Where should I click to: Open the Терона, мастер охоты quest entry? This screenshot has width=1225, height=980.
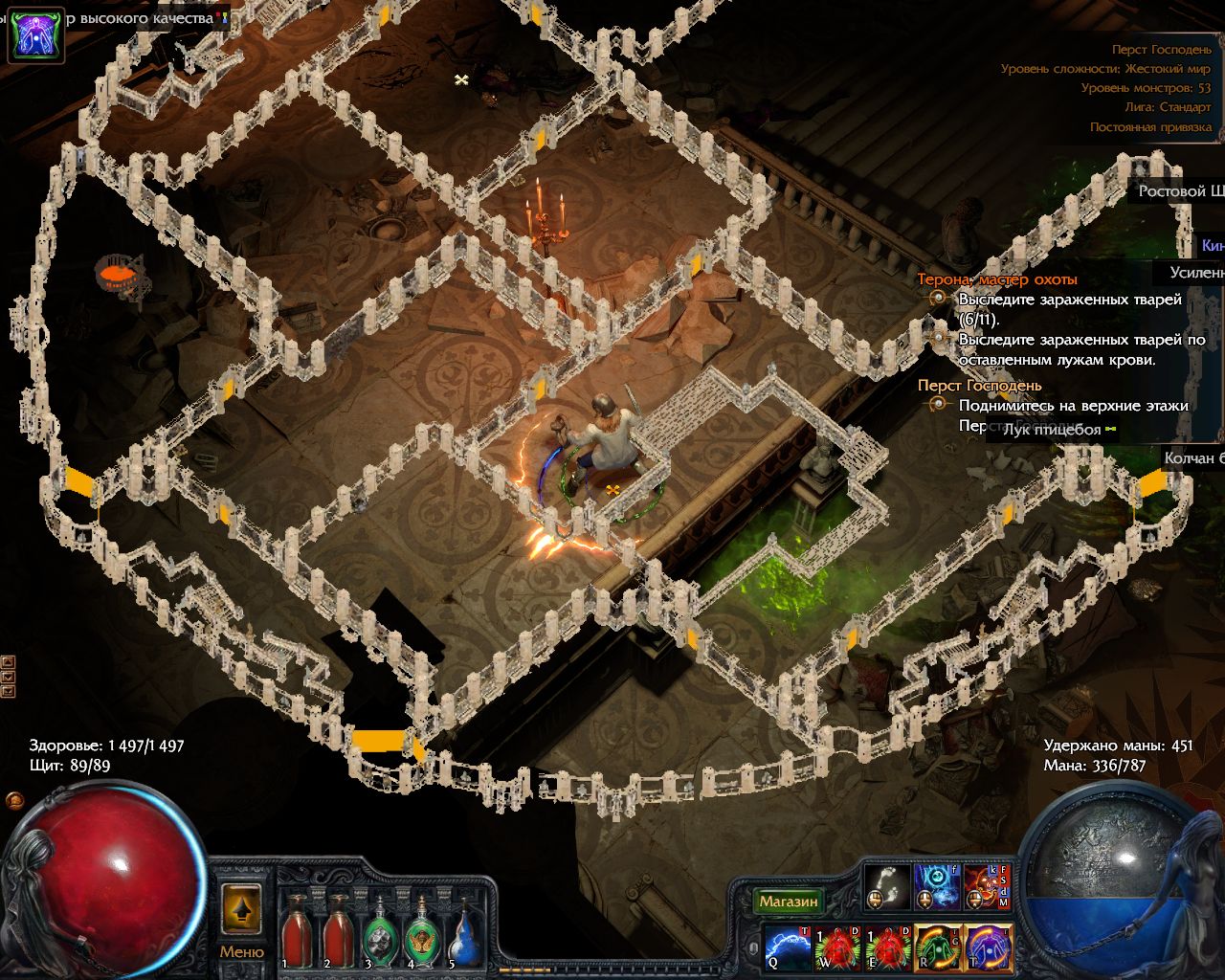click(x=997, y=279)
